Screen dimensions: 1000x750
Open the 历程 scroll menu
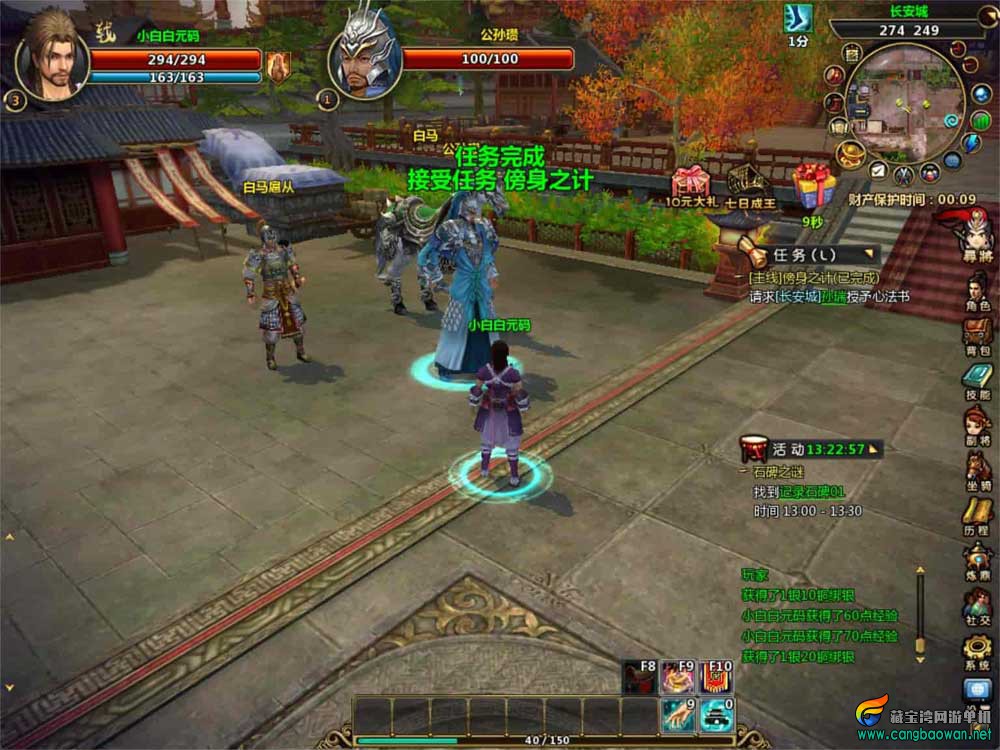977,513
